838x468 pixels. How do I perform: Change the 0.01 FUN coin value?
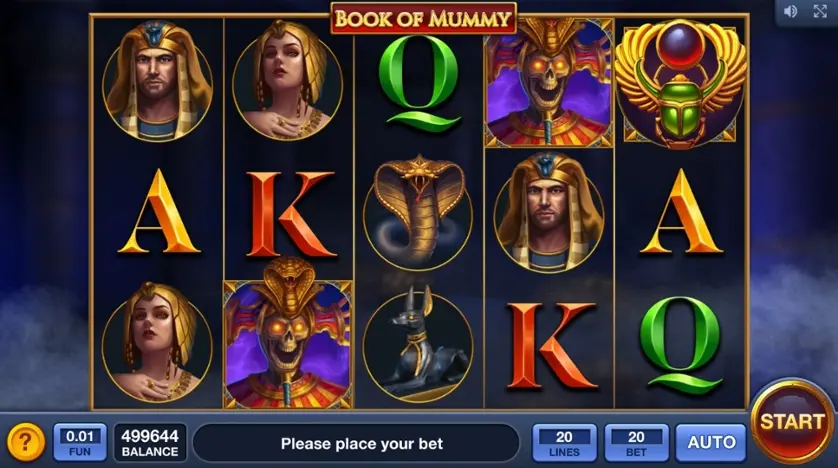[x=80, y=442]
